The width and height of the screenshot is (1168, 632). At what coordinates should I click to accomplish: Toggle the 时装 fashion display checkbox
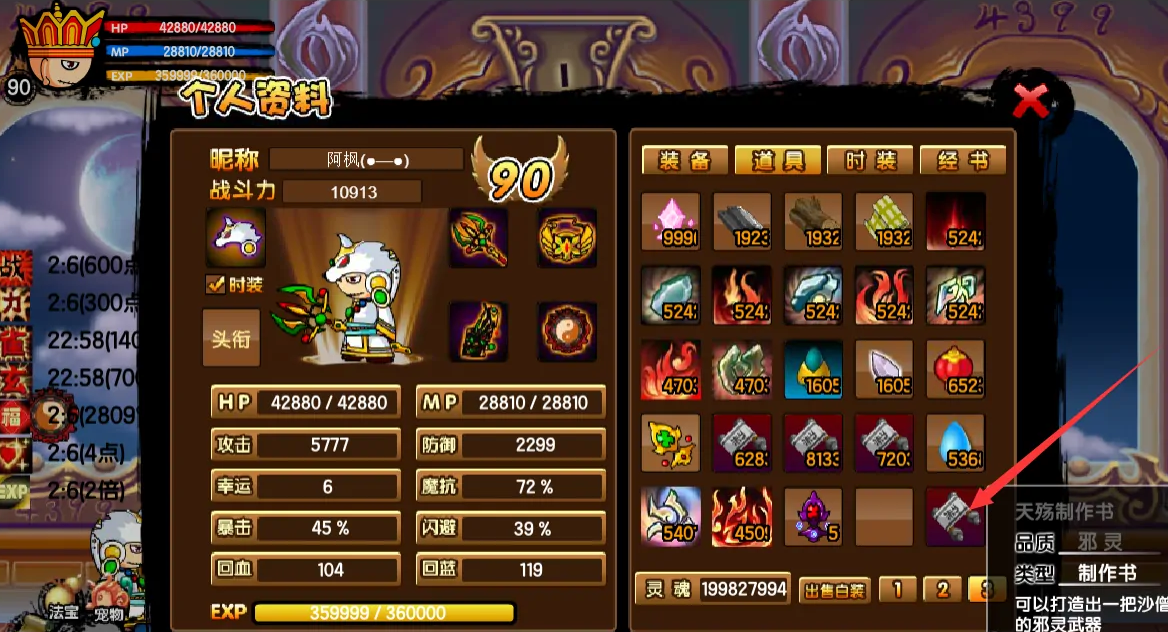215,285
